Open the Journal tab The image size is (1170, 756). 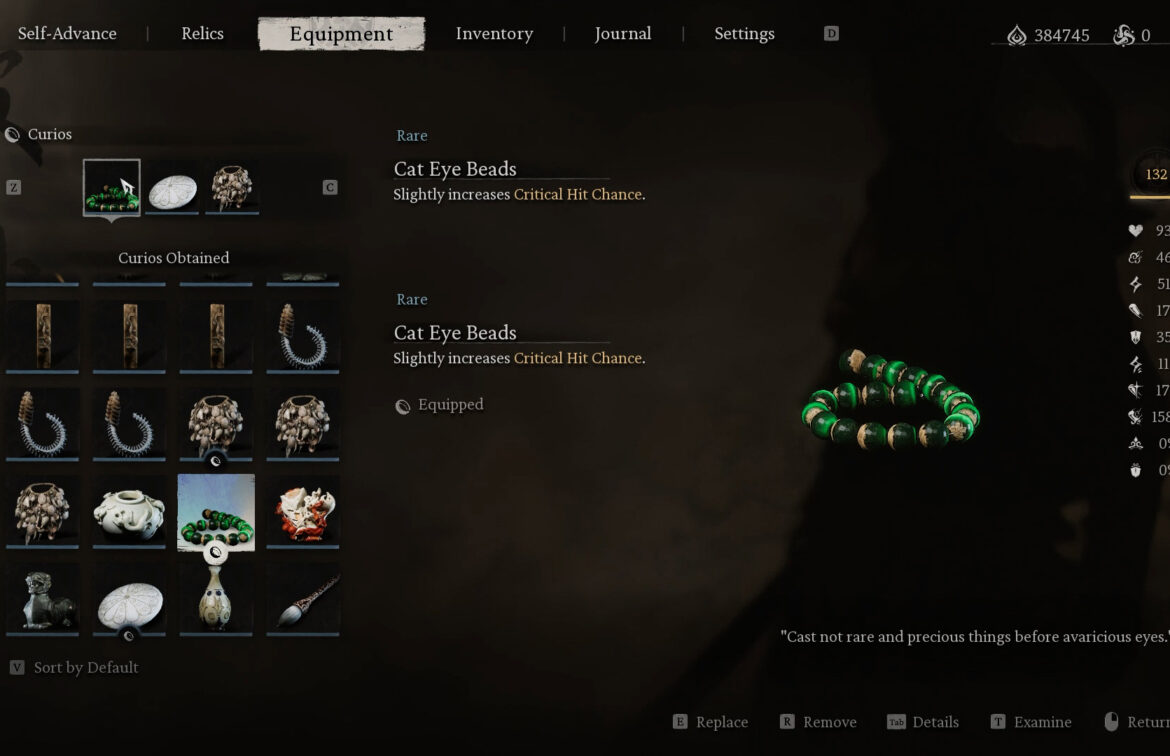(x=622, y=34)
